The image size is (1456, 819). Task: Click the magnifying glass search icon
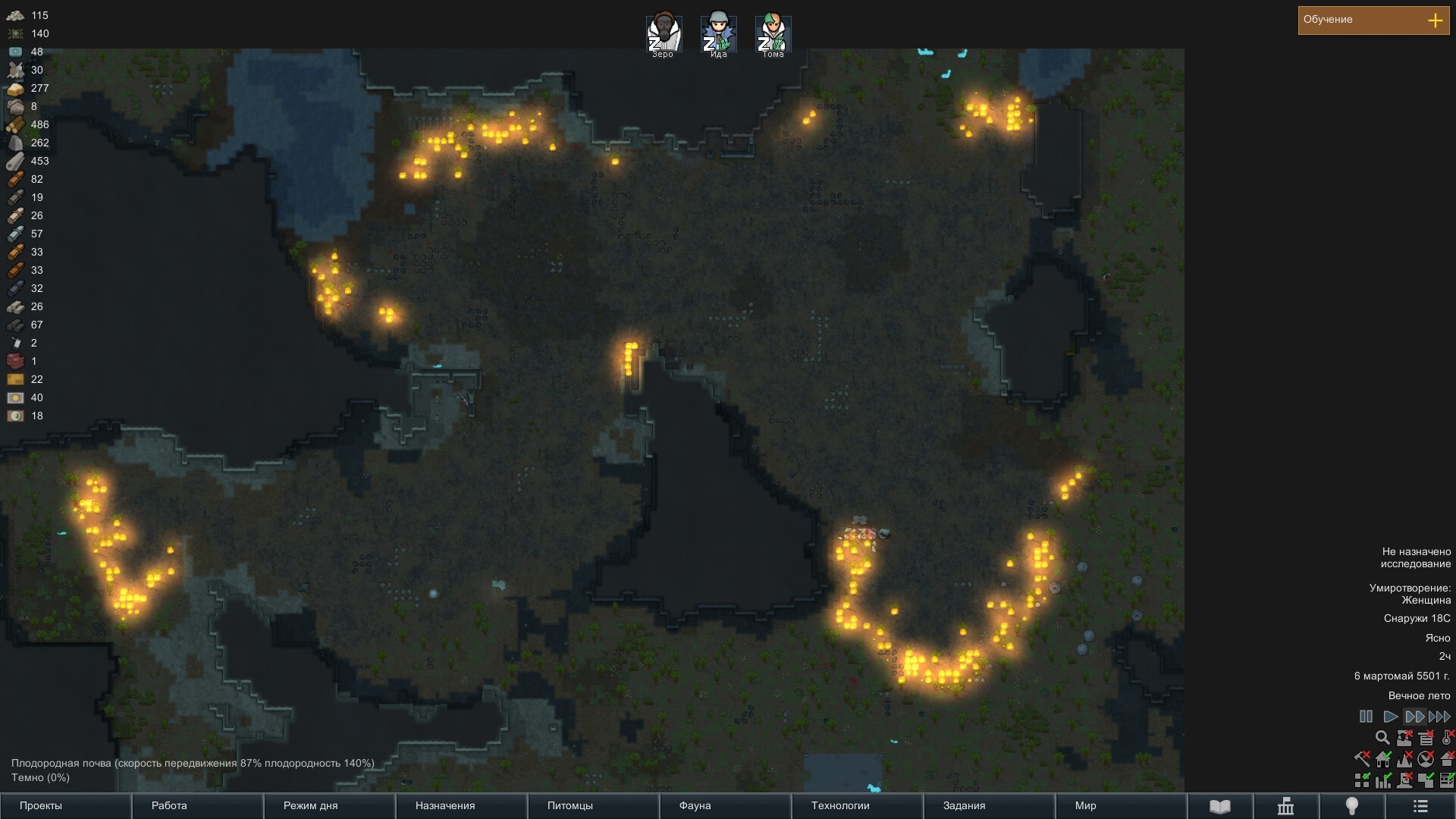tap(1382, 738)
